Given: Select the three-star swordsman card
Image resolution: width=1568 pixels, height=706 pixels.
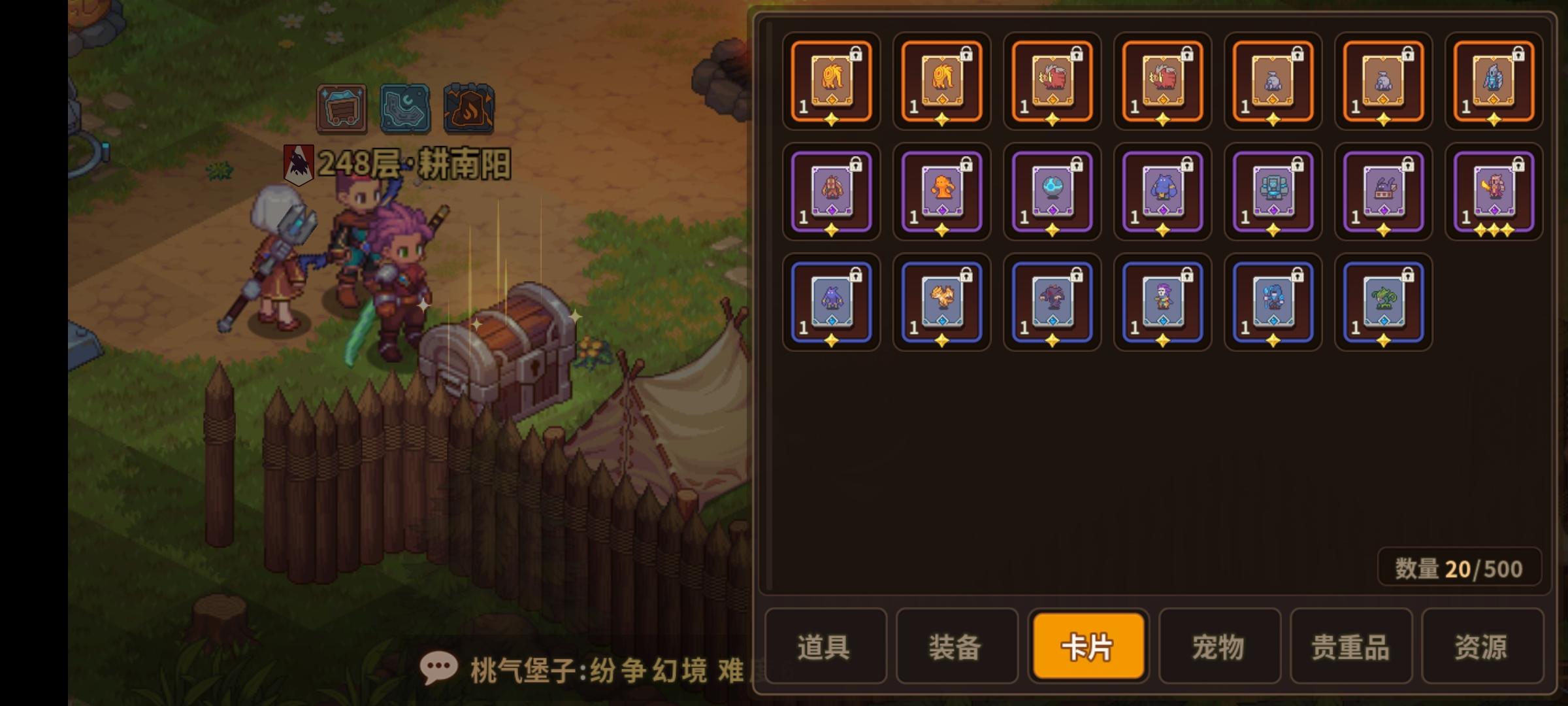Looking at the screenshot, I should (1493, 192).
